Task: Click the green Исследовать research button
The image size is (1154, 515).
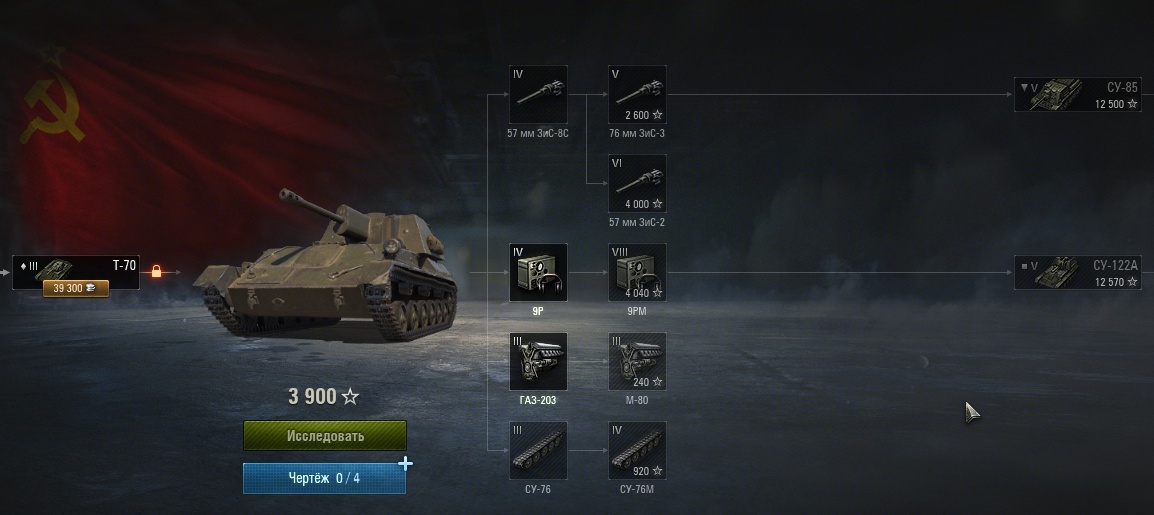Action: pos(325,436)
